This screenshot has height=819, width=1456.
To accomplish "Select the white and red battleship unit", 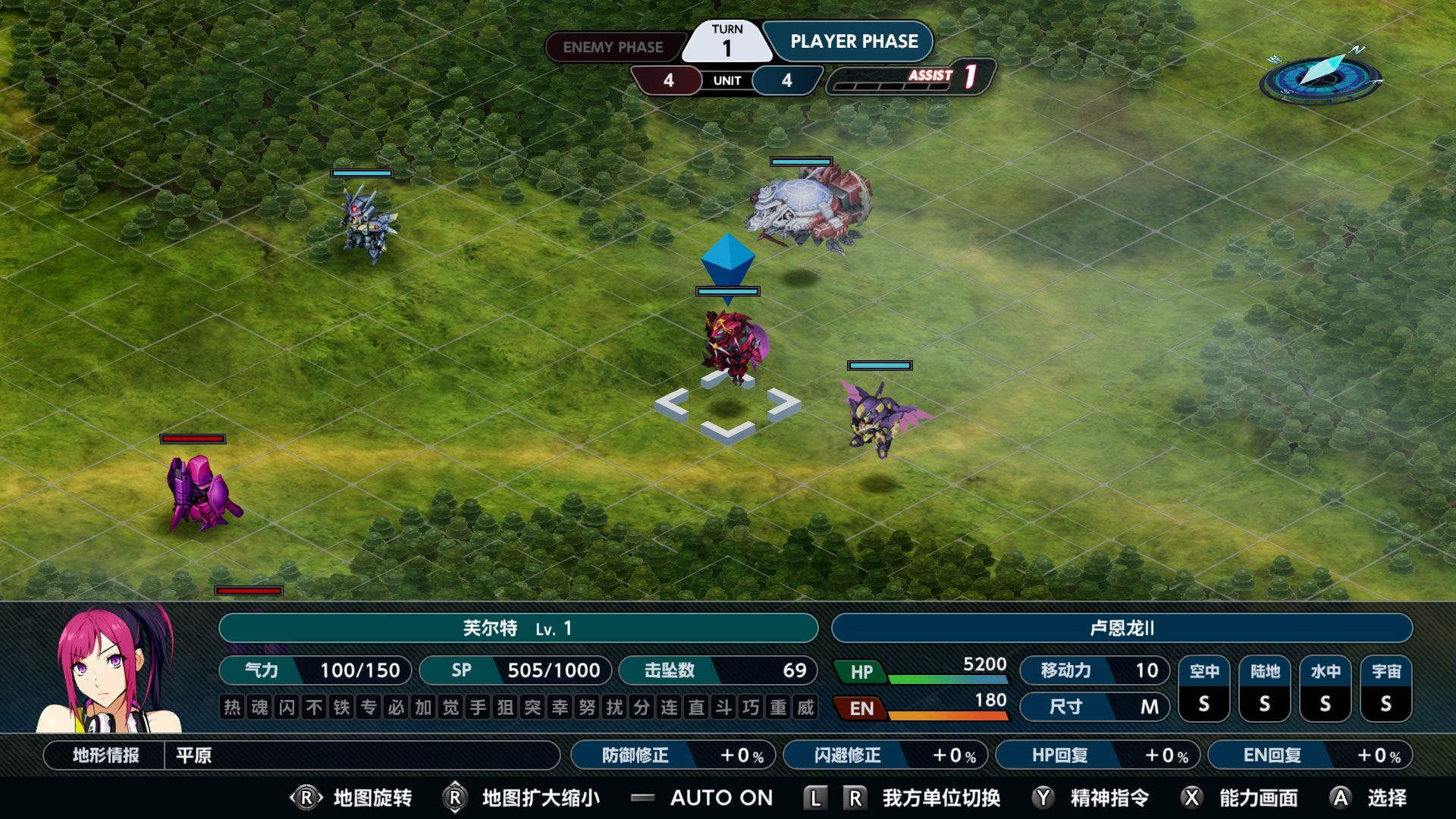I will click(808, 209).
